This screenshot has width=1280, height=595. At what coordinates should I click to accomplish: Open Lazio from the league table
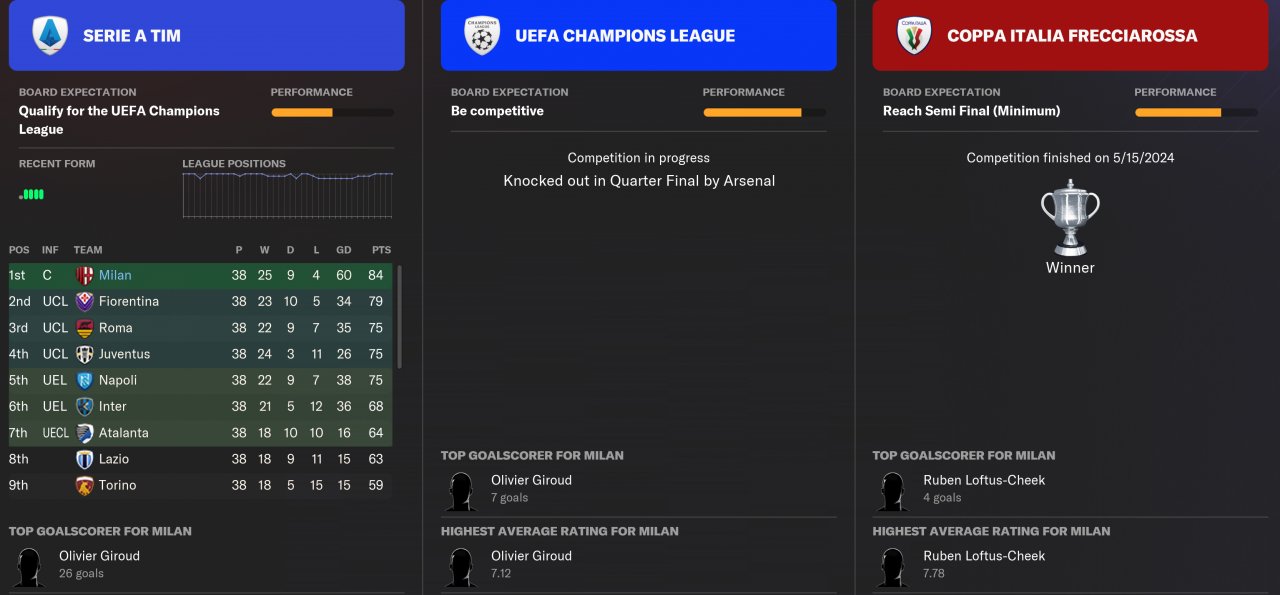tap(113, 459)
